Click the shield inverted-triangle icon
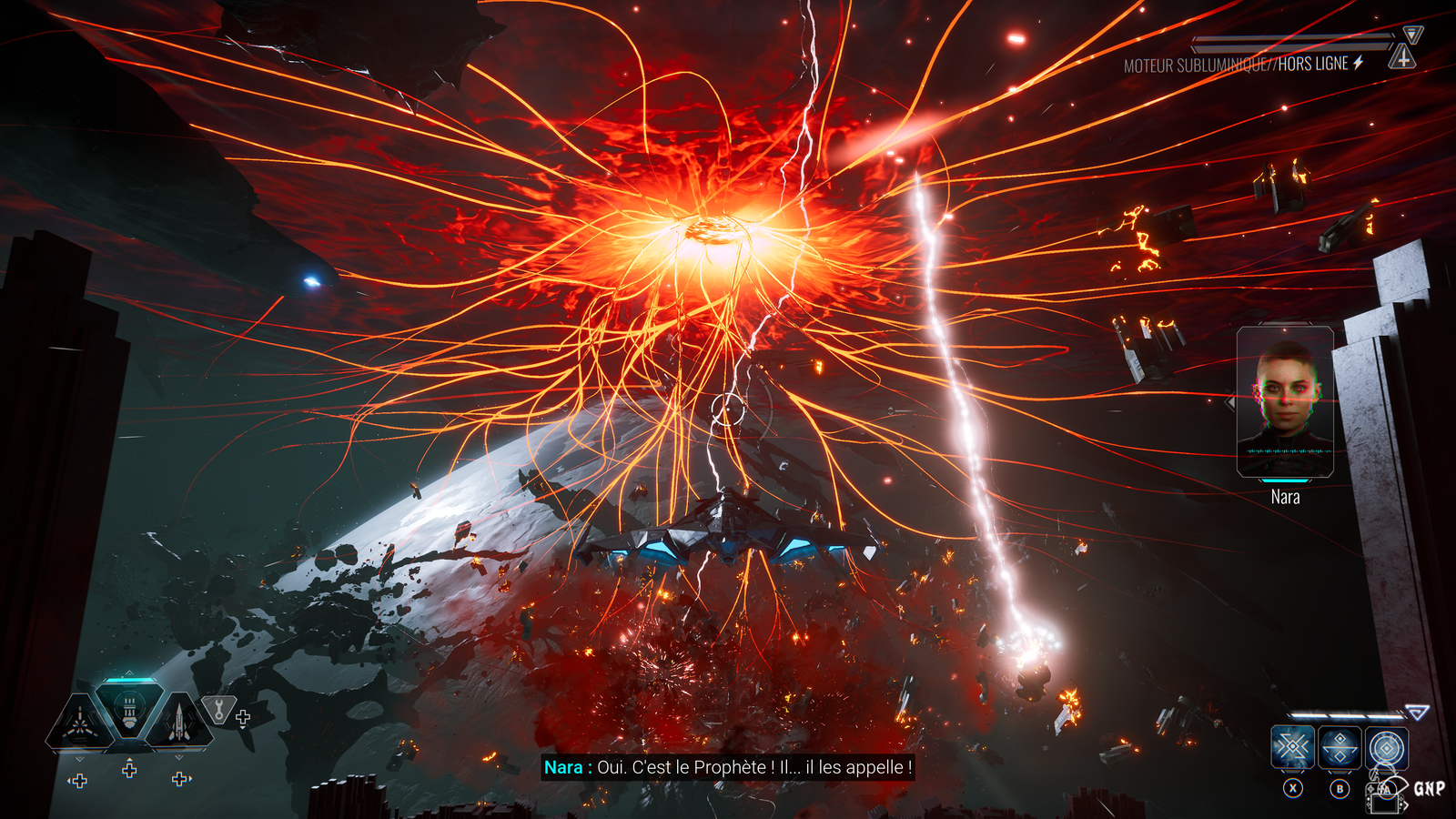 pyautogui.click(x=1412, y=35)
